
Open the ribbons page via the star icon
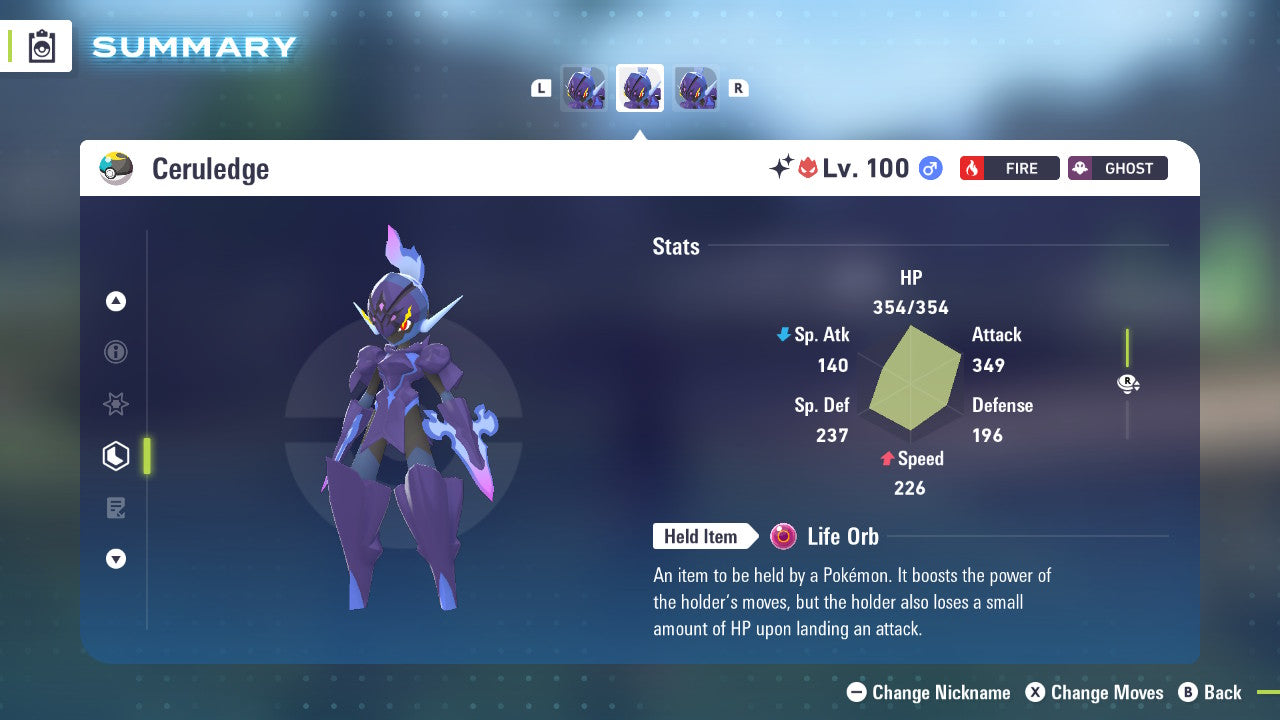tap(116, 404)
